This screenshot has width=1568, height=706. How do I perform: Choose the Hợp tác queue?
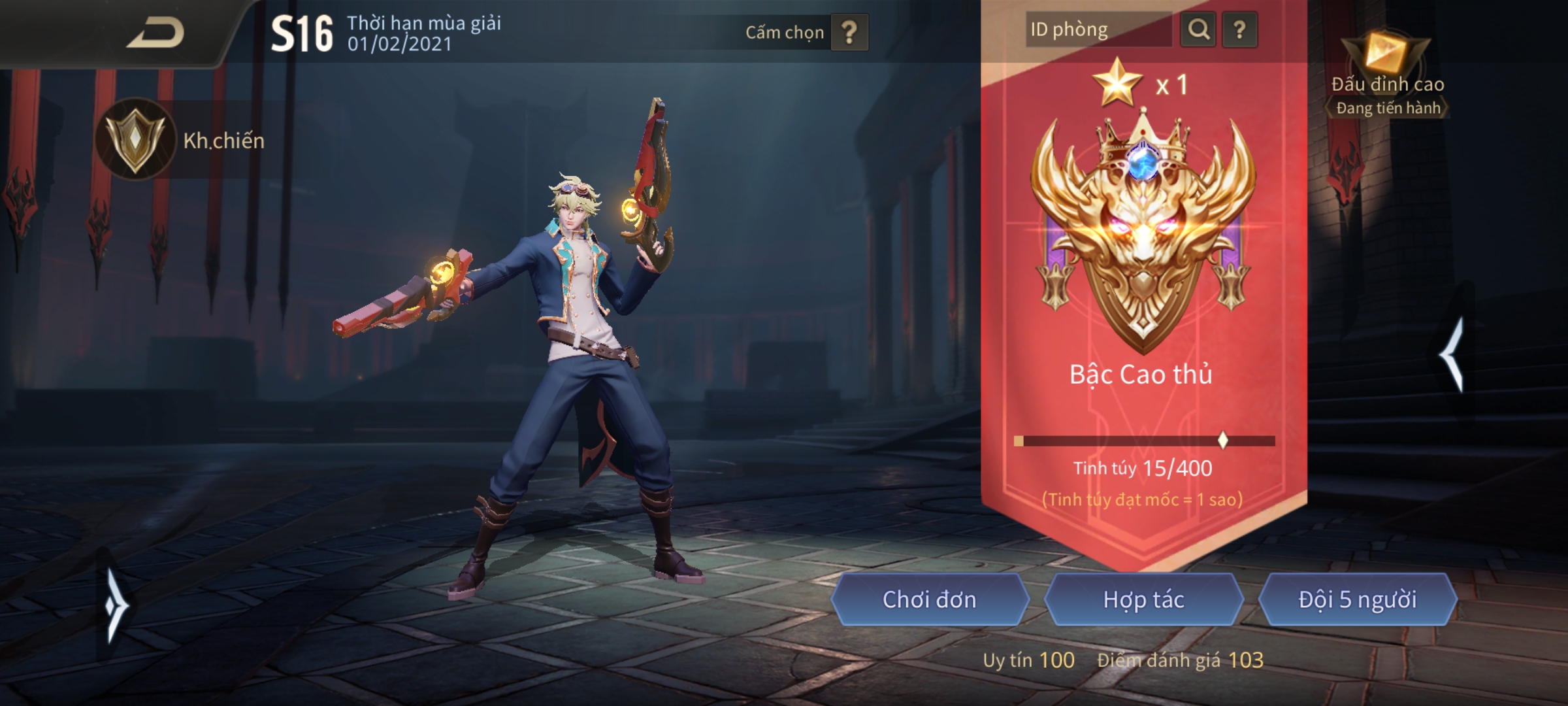[1143, 599]
